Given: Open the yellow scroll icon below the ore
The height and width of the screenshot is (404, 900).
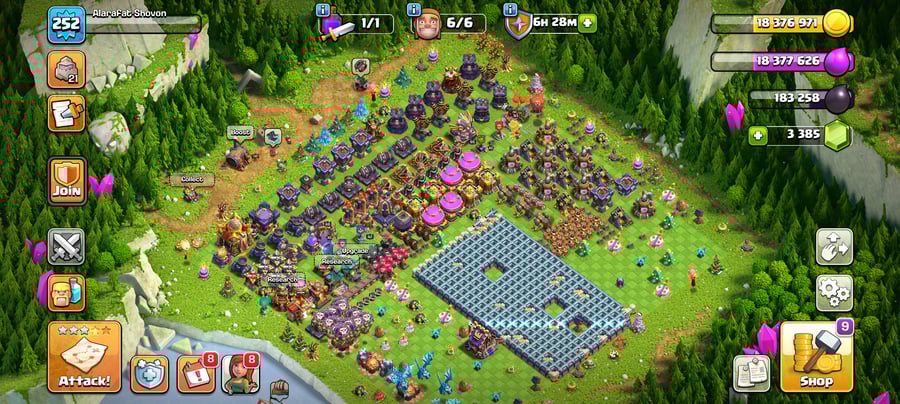Looking at the screenshot, I should [67, 112].
